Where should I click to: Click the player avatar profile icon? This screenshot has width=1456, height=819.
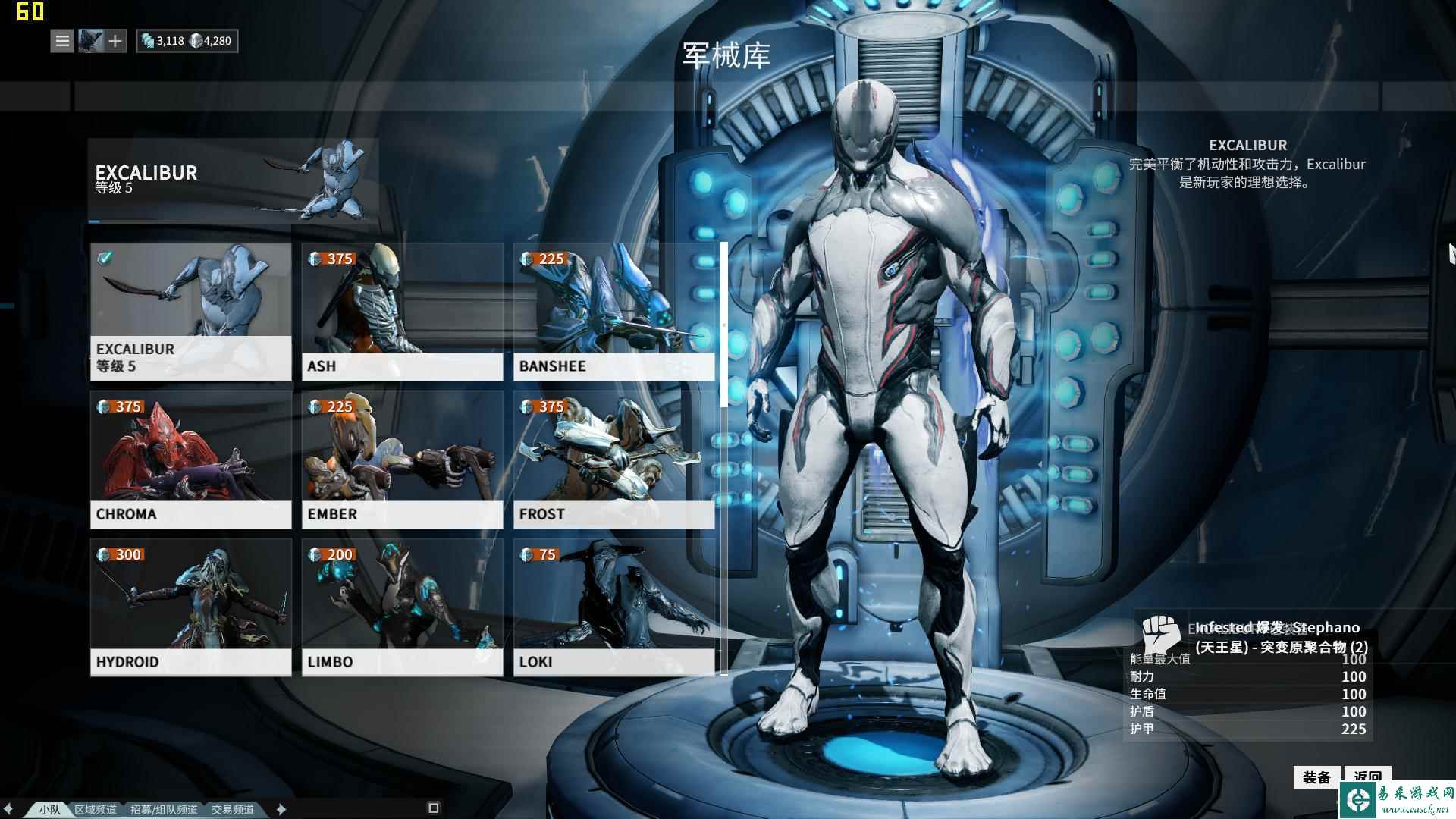(x=89, y=41)
